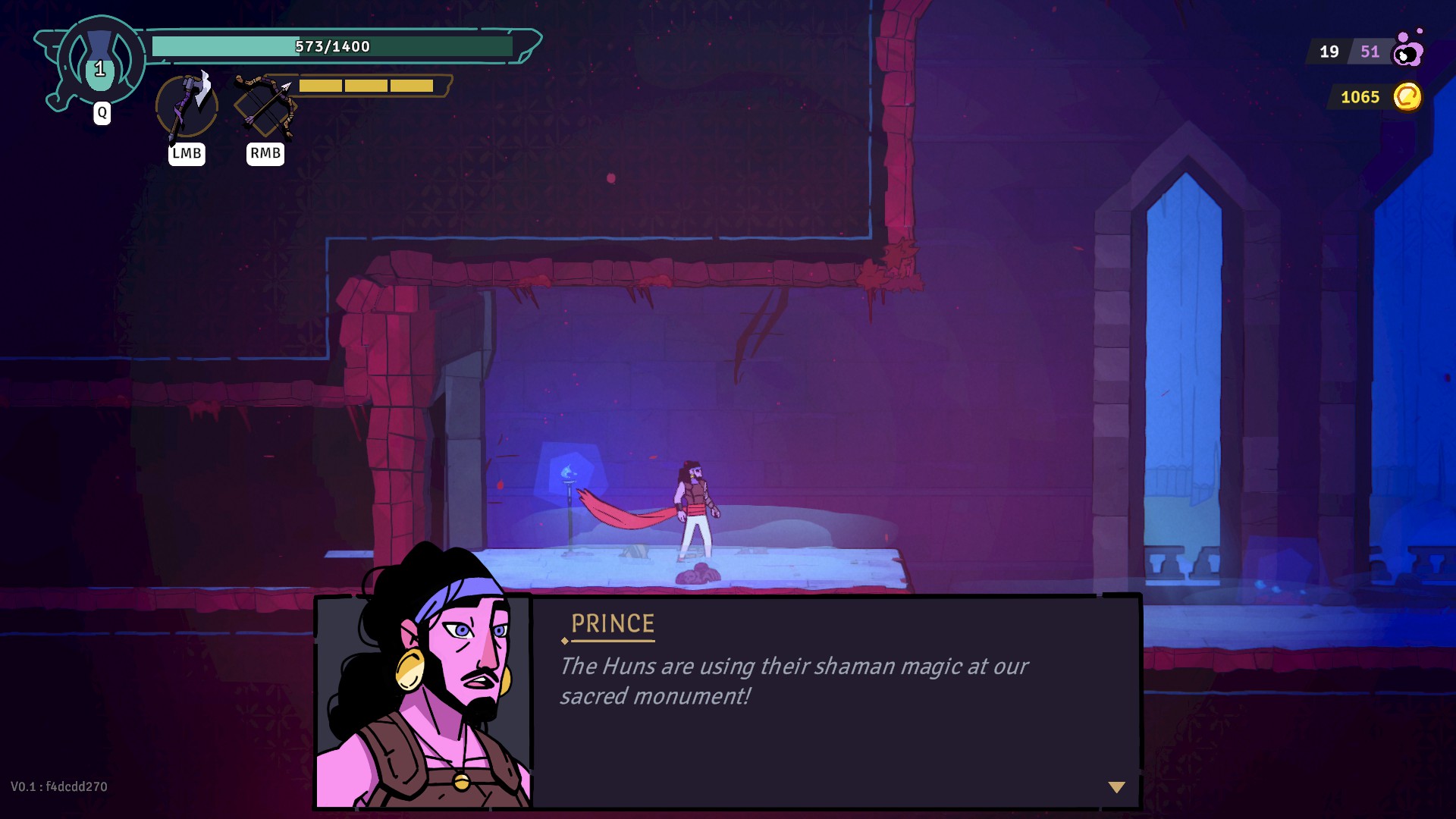Click the gold coin currency icon
Image resolution: width=1456 pixels, height=819 pixels.
(1407, 97)
